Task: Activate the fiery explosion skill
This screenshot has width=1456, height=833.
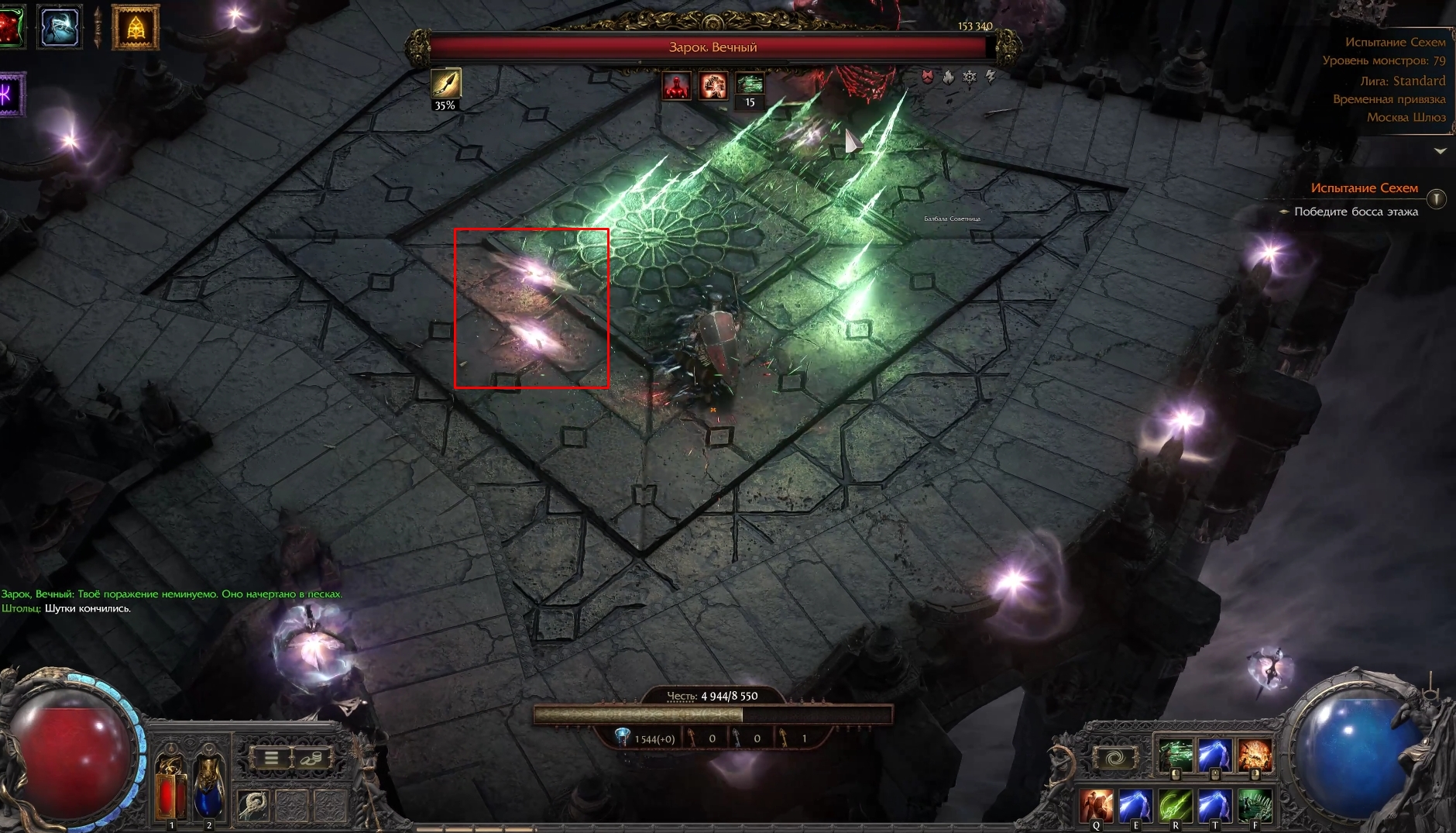Action: tap(1254, 756)
